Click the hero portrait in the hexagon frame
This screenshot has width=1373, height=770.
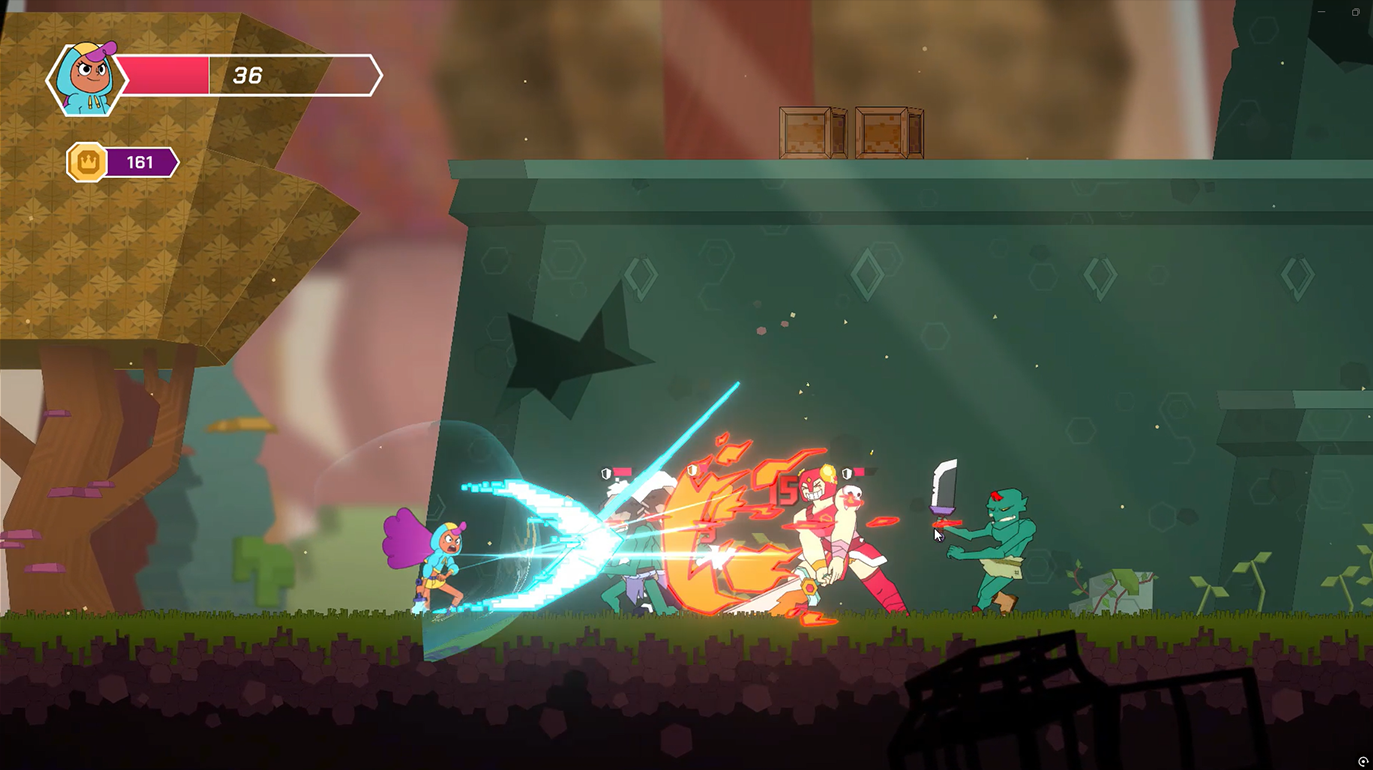pos(85,79)
